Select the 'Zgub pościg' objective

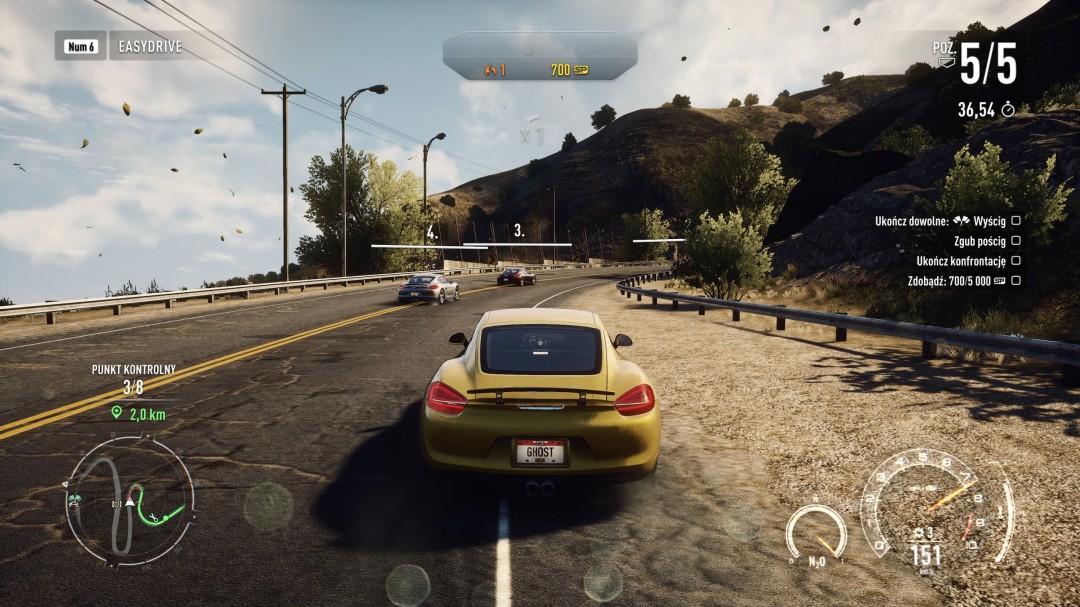pyautogui.click(x=979, y=241)
